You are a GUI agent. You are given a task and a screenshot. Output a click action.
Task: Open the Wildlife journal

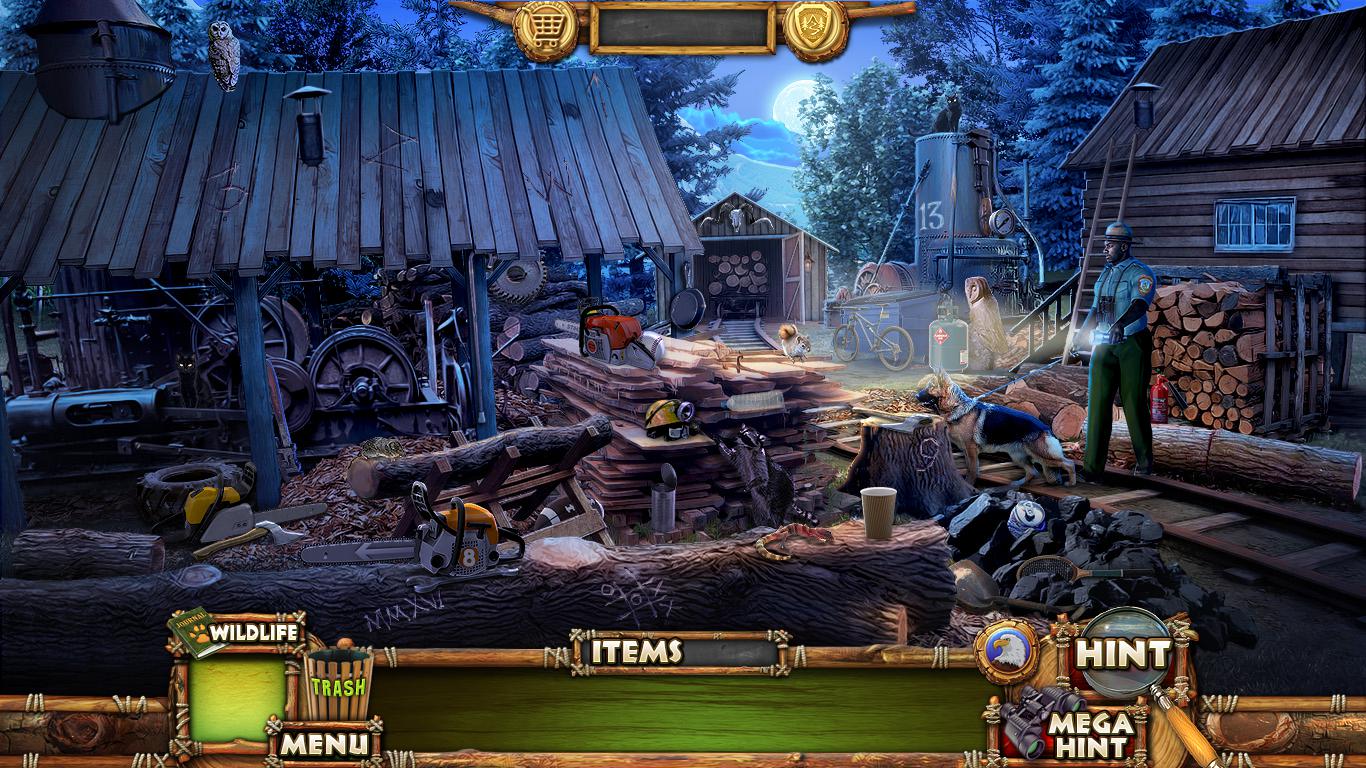[238, 633]
